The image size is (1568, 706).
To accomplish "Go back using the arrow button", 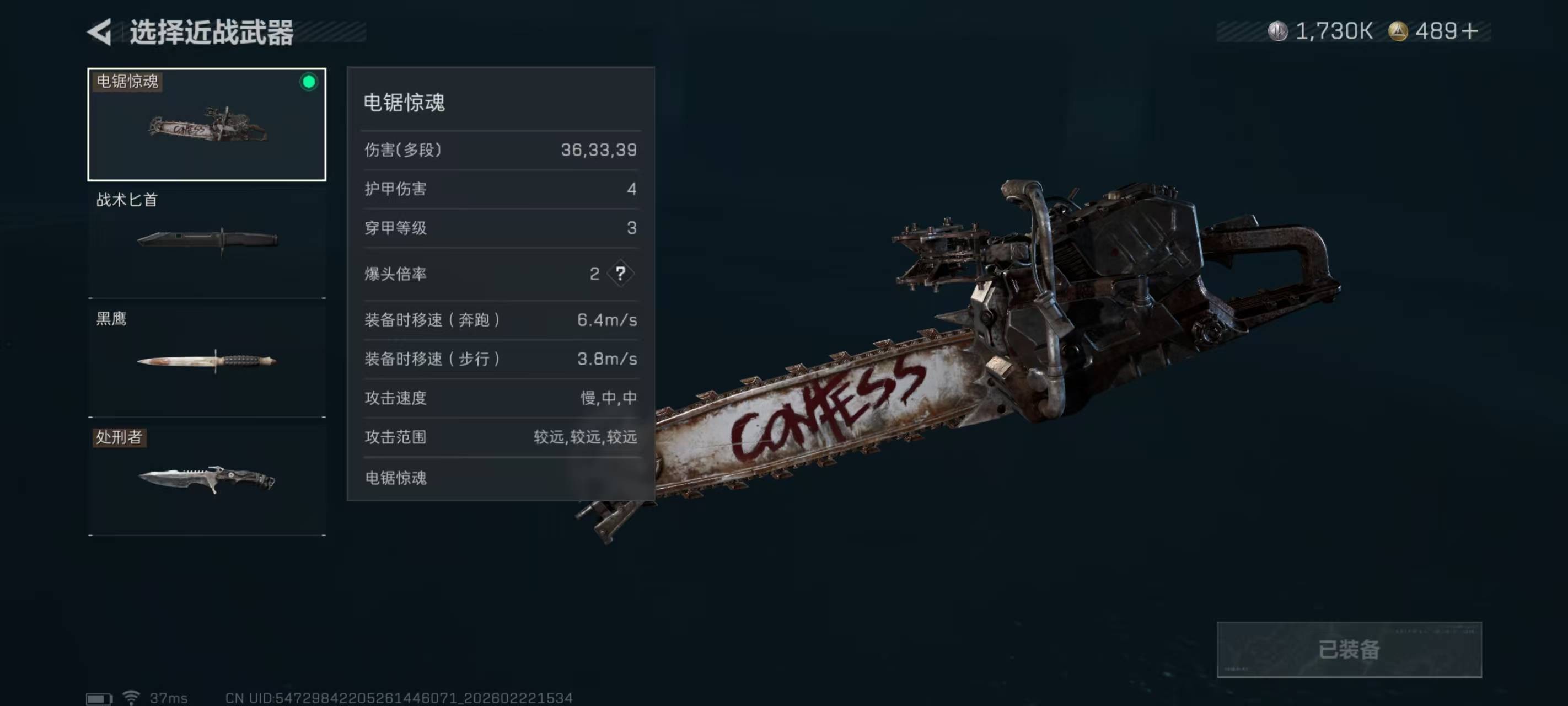I will point(100,31).
